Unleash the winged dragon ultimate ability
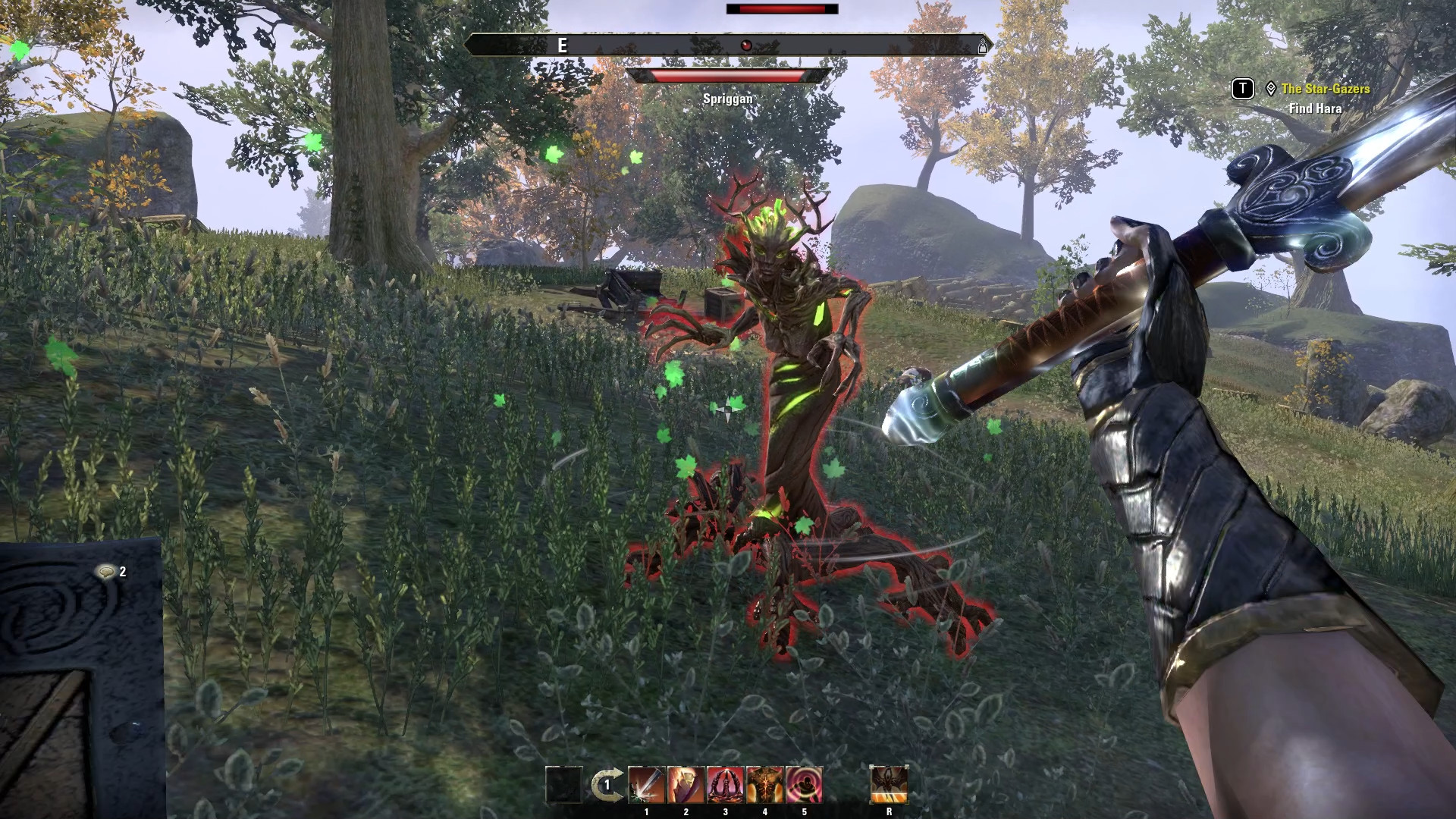Image resolution: width=1456 pixels, height=819 pixels. (889, 785)
